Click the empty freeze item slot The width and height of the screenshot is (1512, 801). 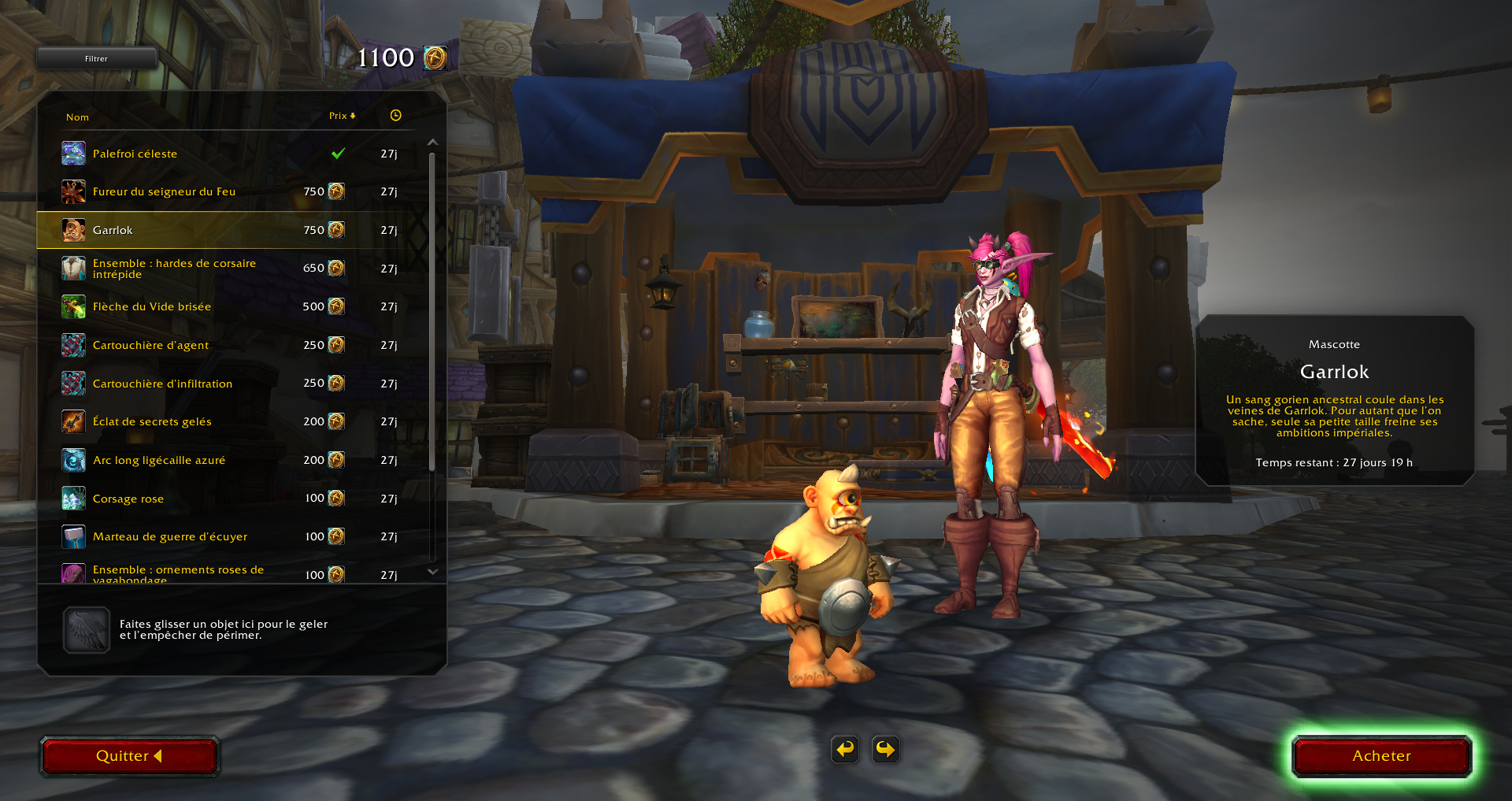87,630
